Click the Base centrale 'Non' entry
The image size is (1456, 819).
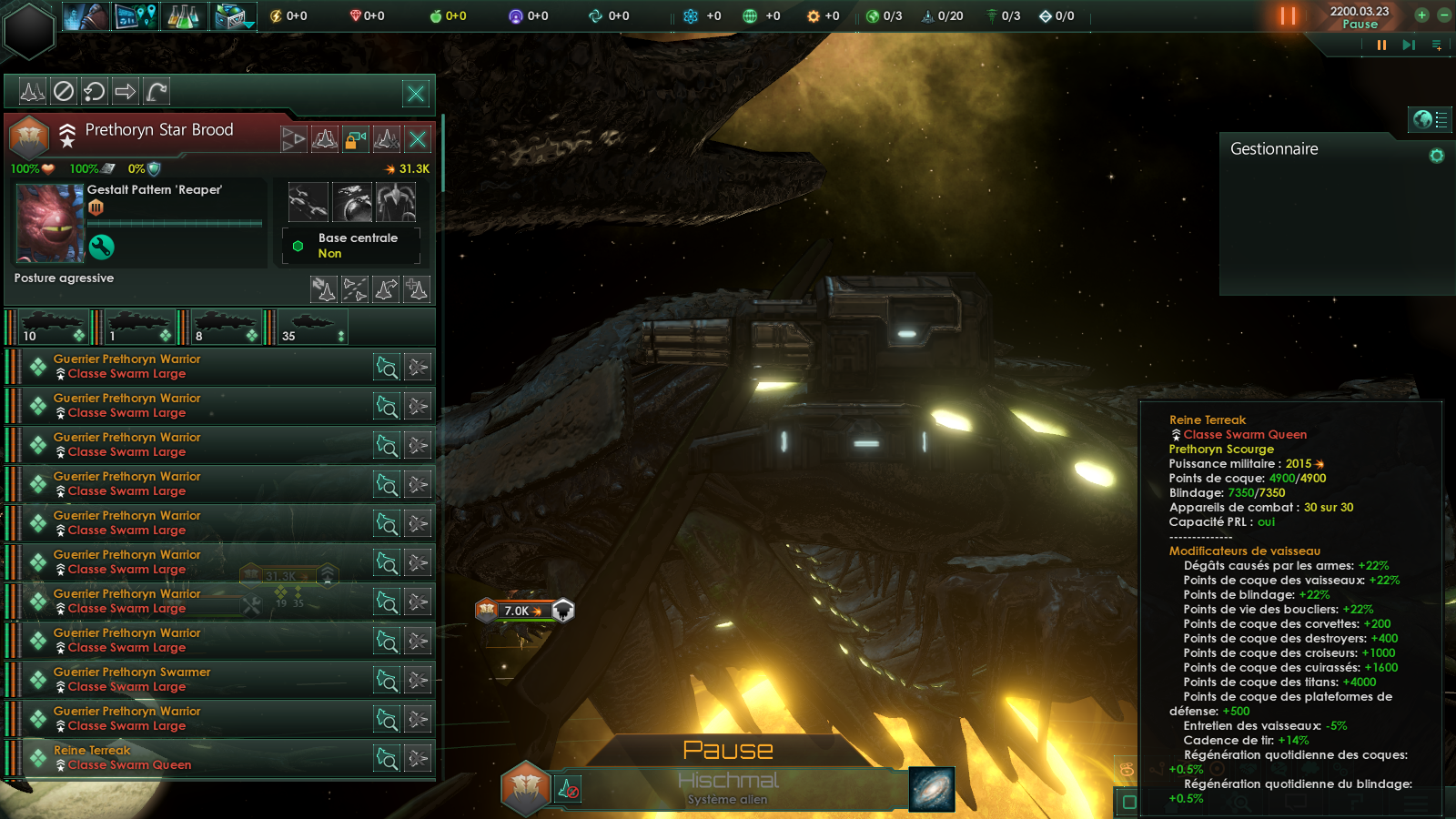[x=352, y=245]
